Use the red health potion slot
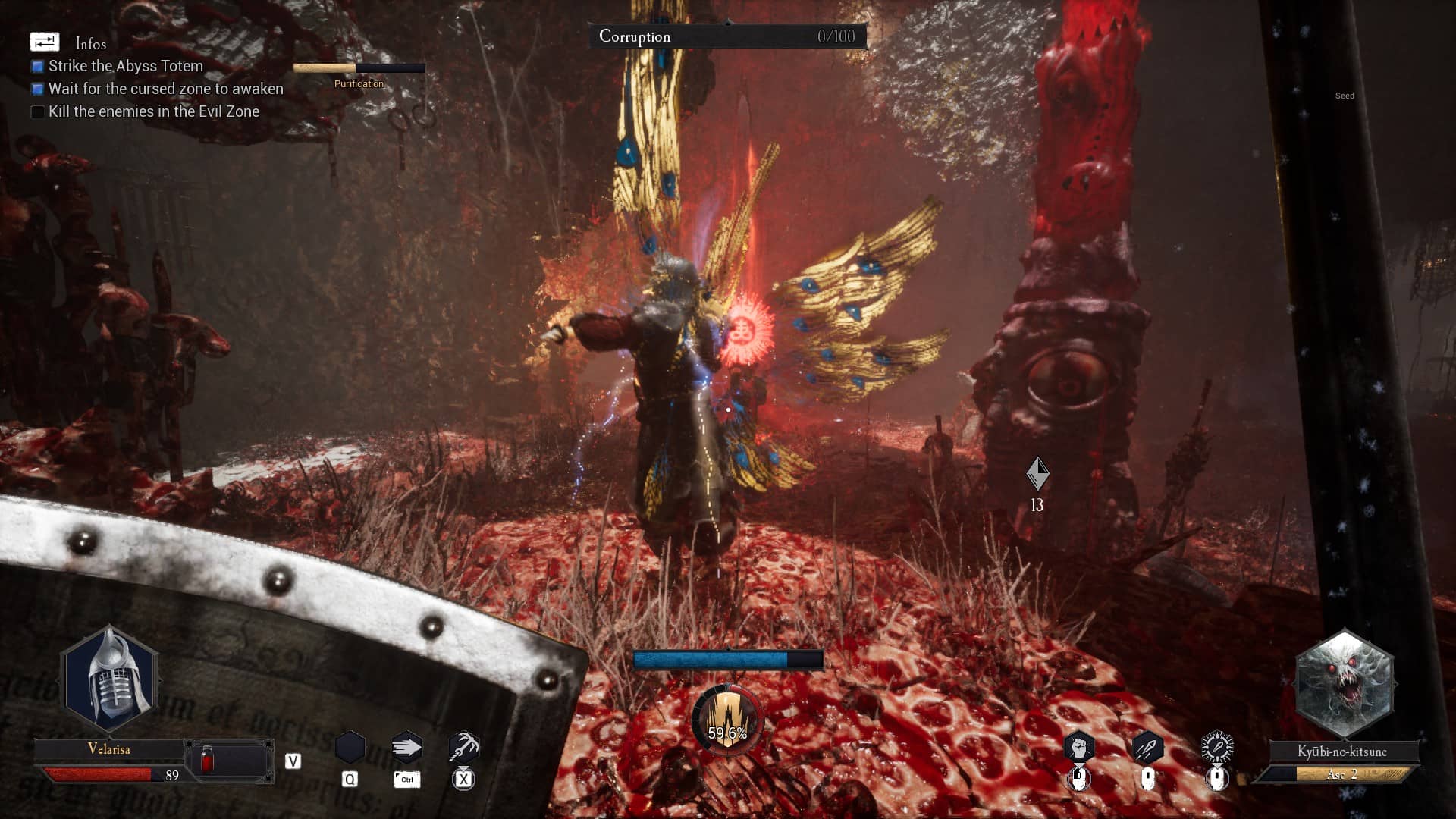The image size is (1456, 819). [x=207, y=761]
